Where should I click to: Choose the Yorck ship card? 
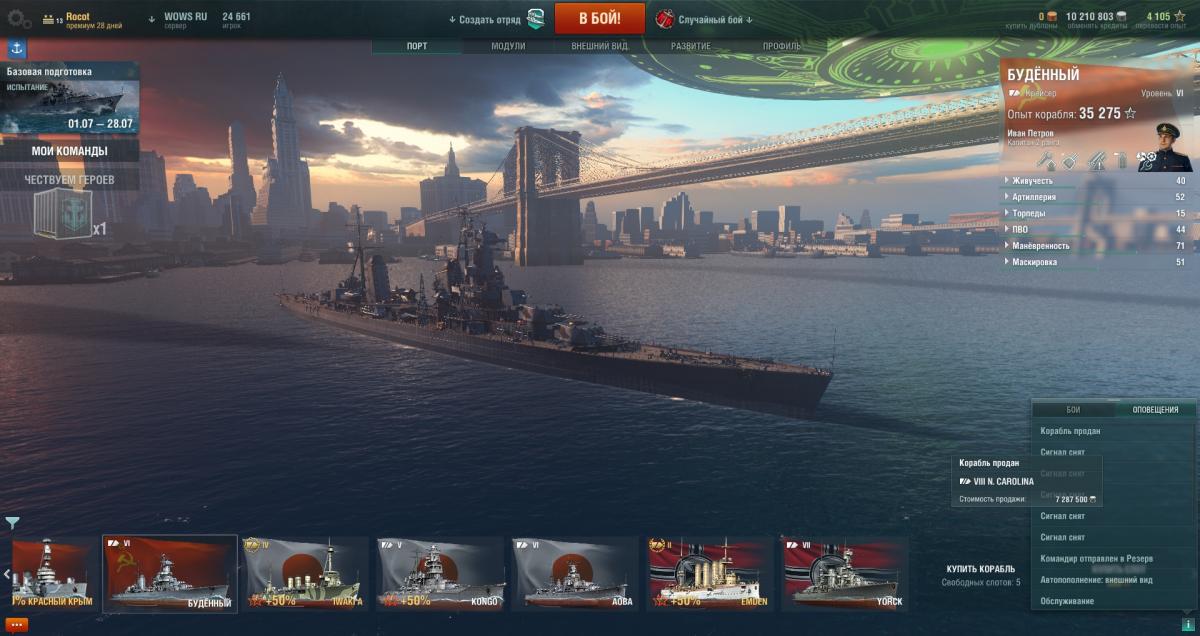coord(845,573)
